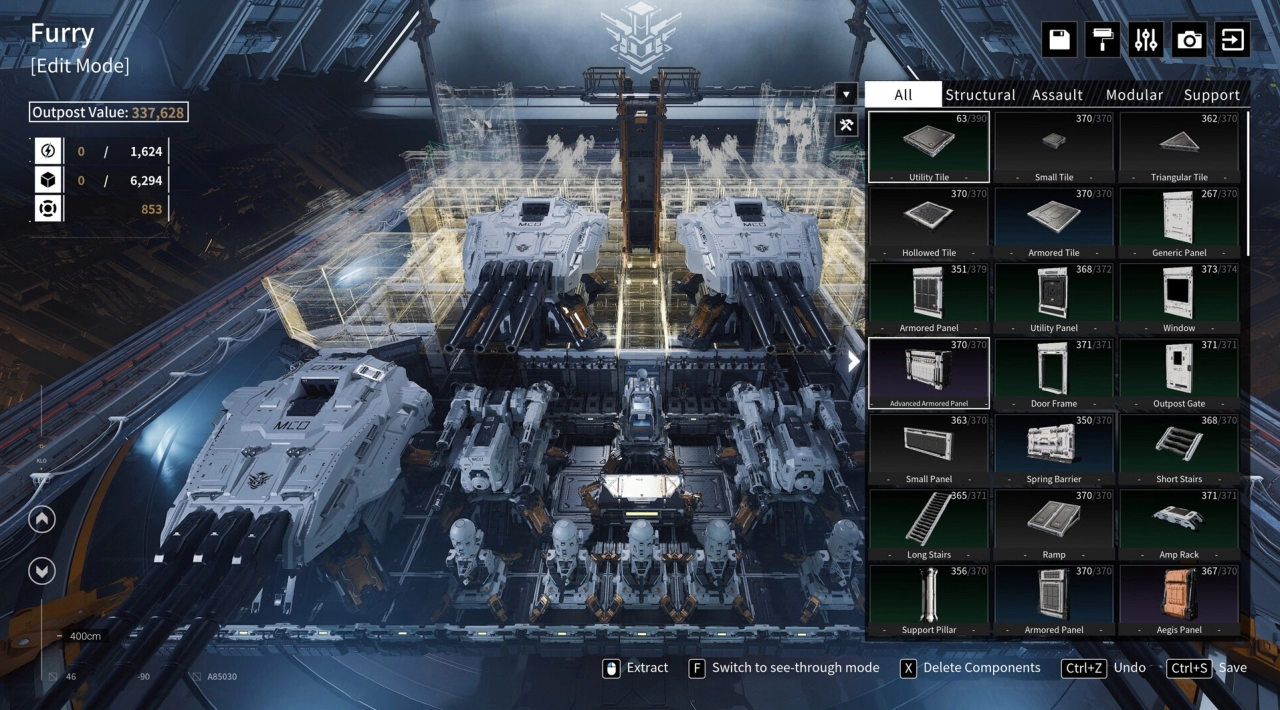This screenshot has height=710, width=1280.
Task: Activate the camera screenshot button
Action: pos(1190,40)
